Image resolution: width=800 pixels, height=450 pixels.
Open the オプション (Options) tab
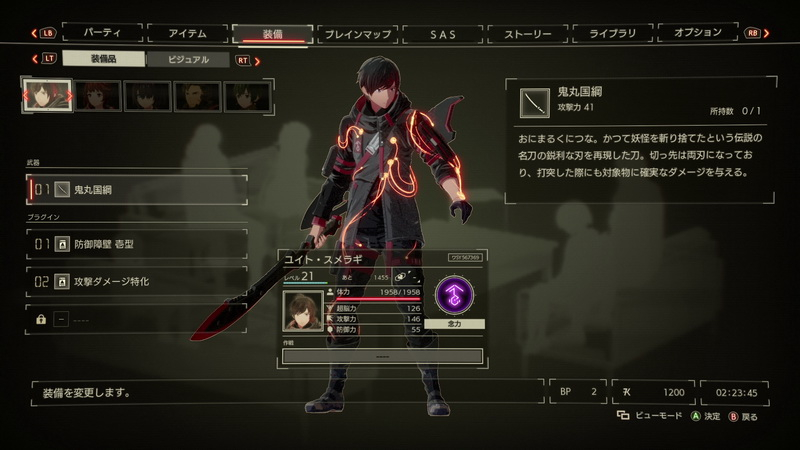(698, 33)
